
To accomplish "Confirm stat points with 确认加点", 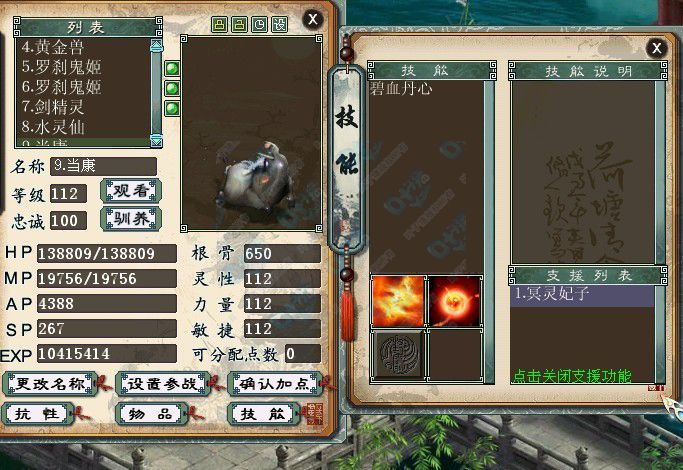I will pos(272,384).
